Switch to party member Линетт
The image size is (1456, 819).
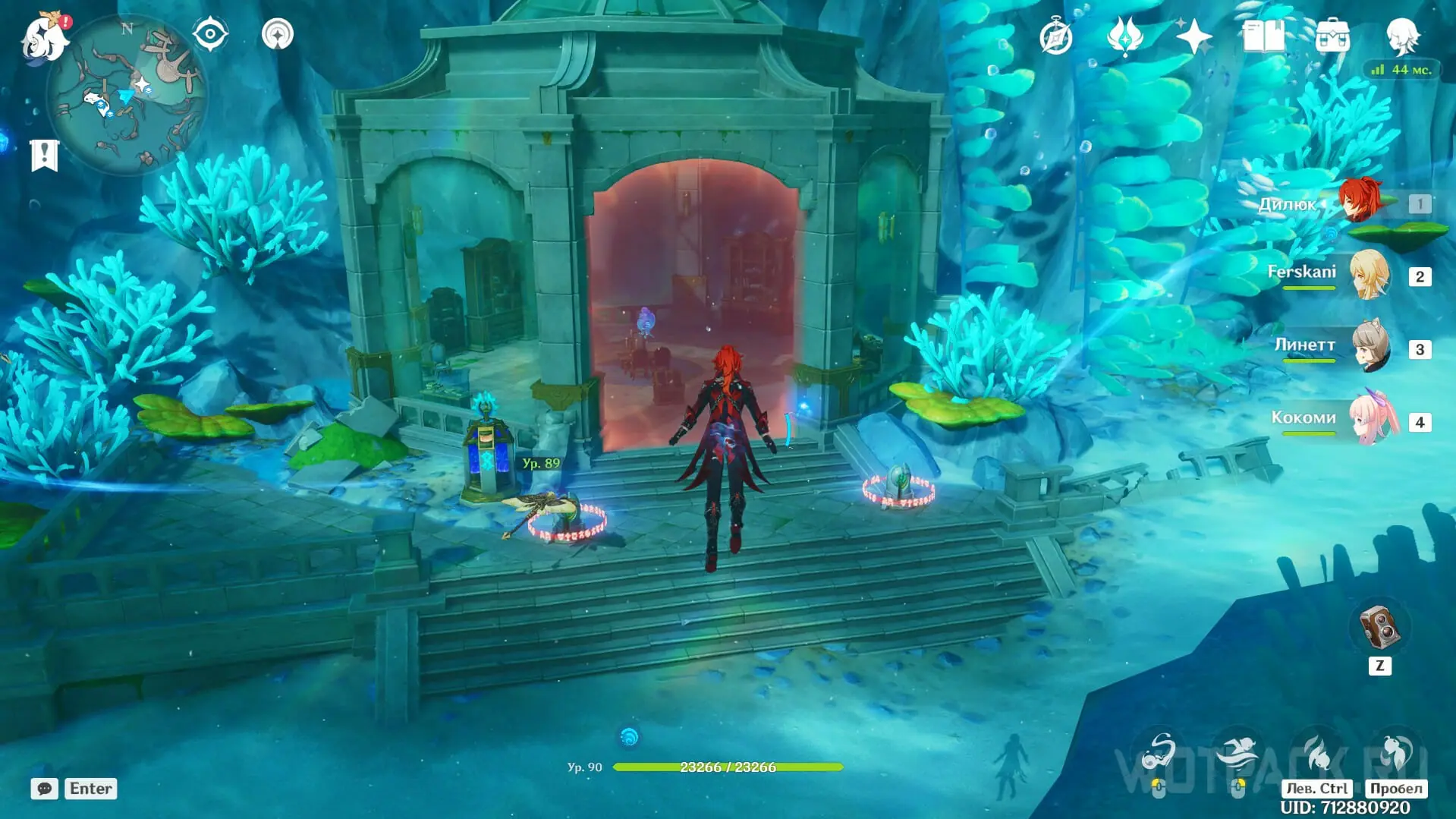coord(1370,347)
